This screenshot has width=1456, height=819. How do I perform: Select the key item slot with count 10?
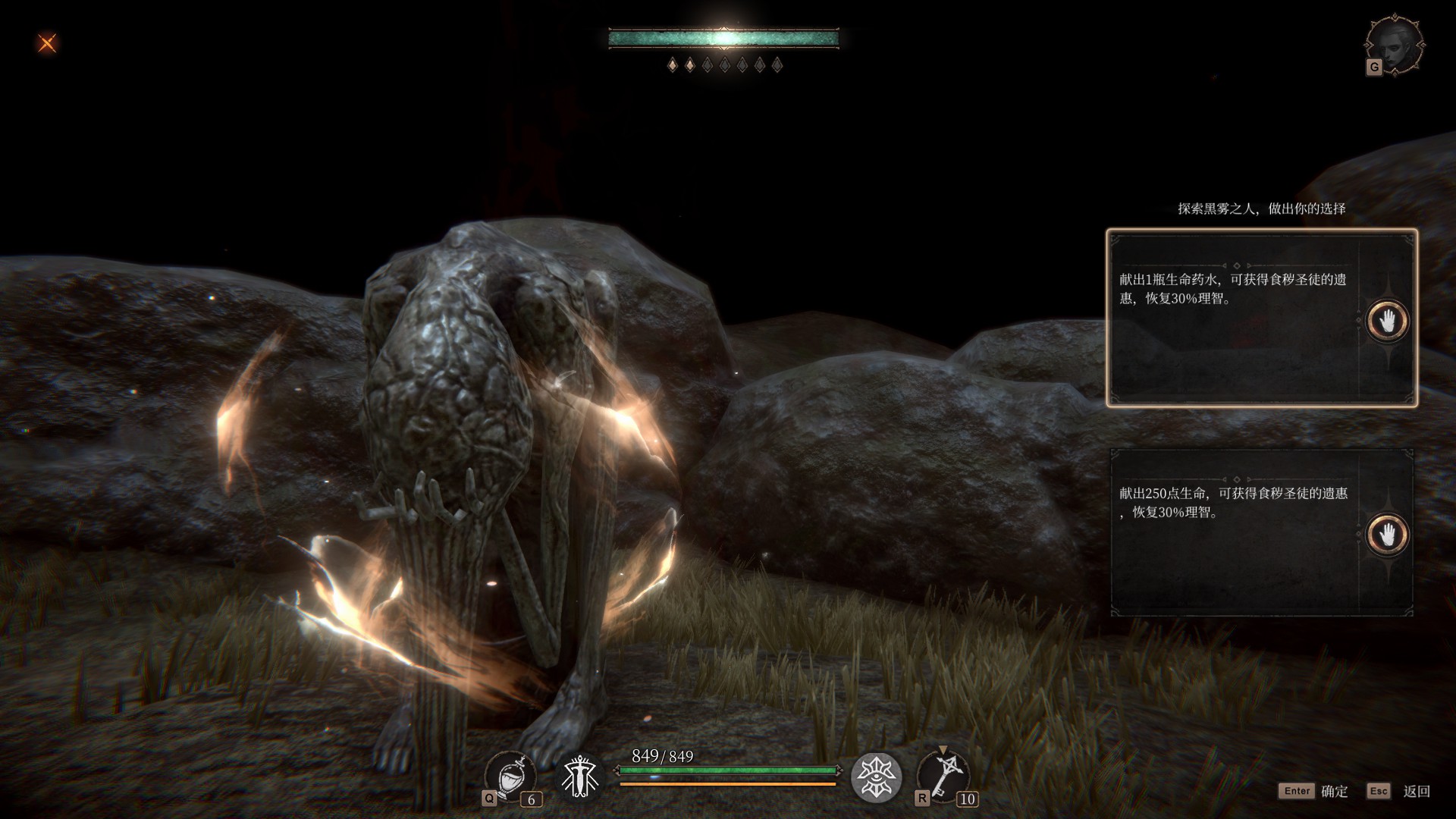[943, 776]
